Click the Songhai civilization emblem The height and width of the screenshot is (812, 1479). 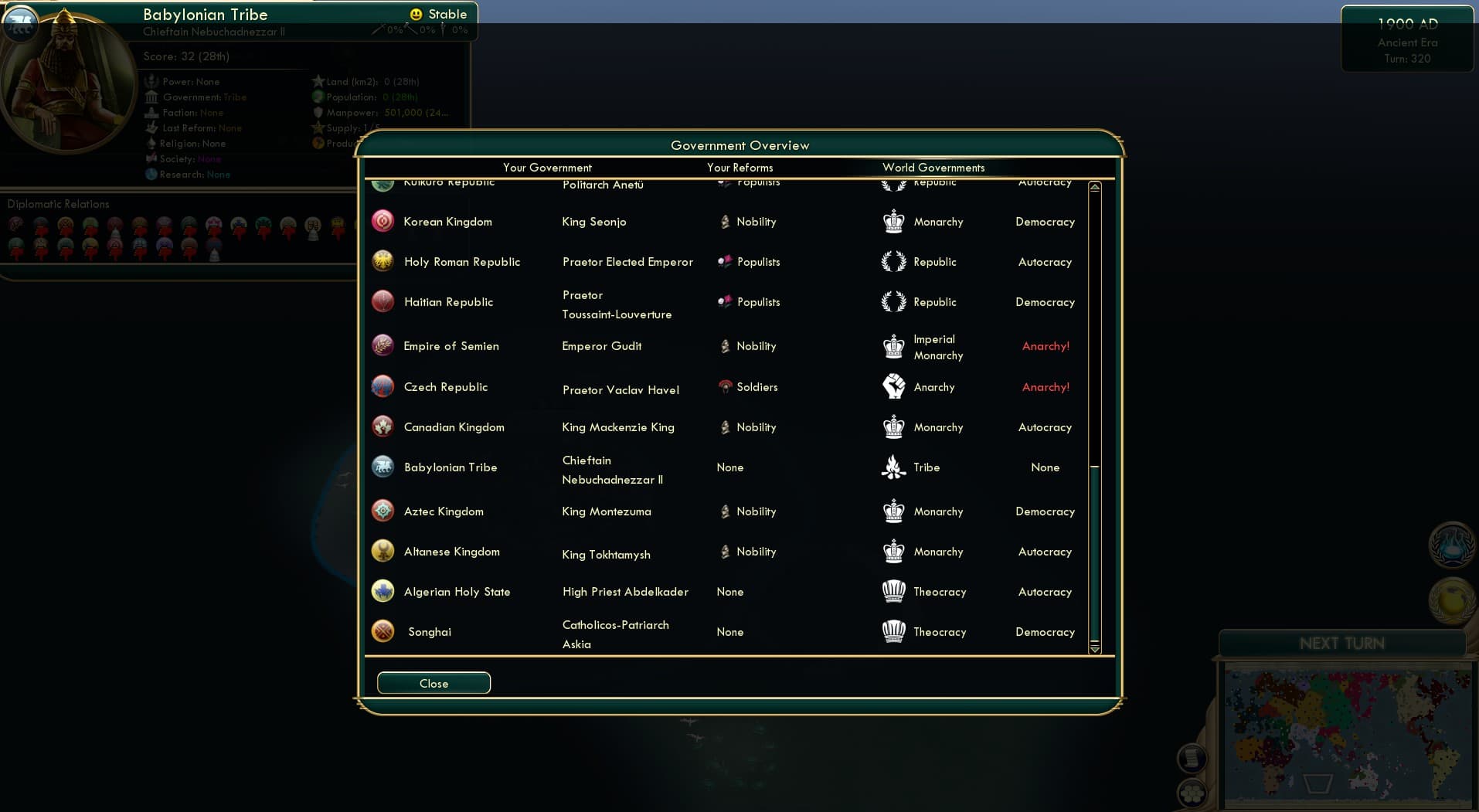tap(384, 631)
